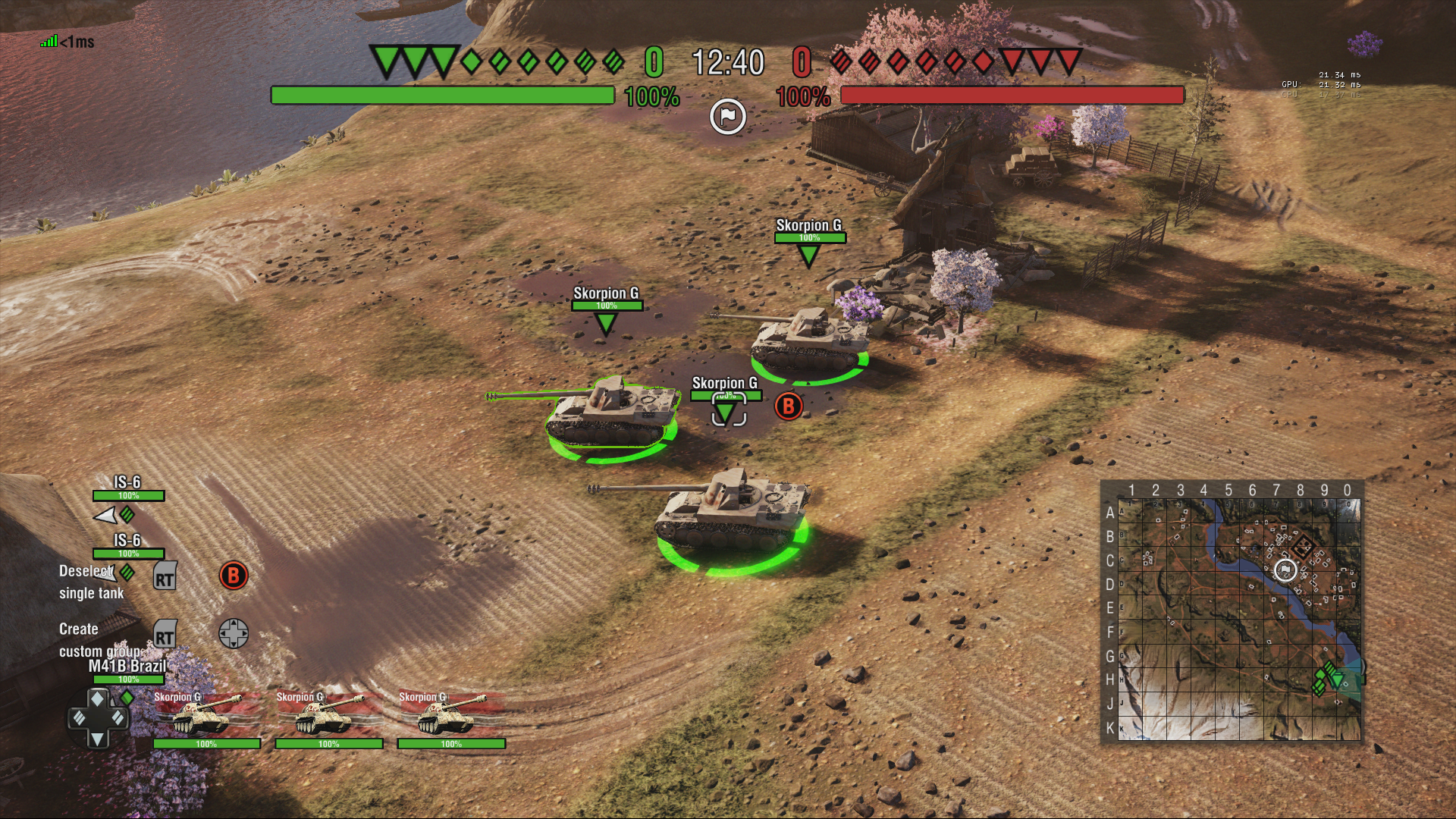Screen dimensions: 1456x819
Task: Click the RT trigger icon beside Deselect
Action: point(164,576)
